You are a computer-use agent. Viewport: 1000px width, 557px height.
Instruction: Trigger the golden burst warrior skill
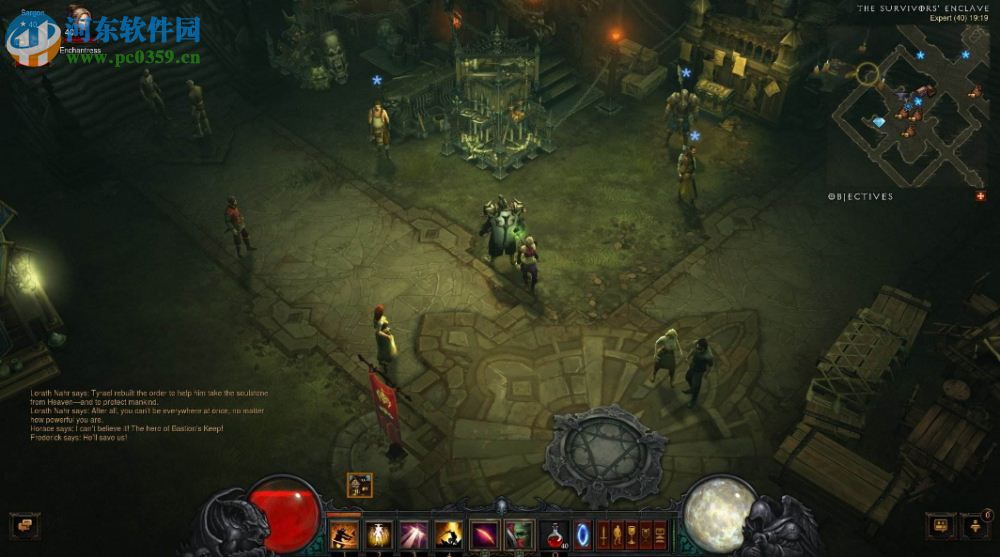tap(447, 534)
